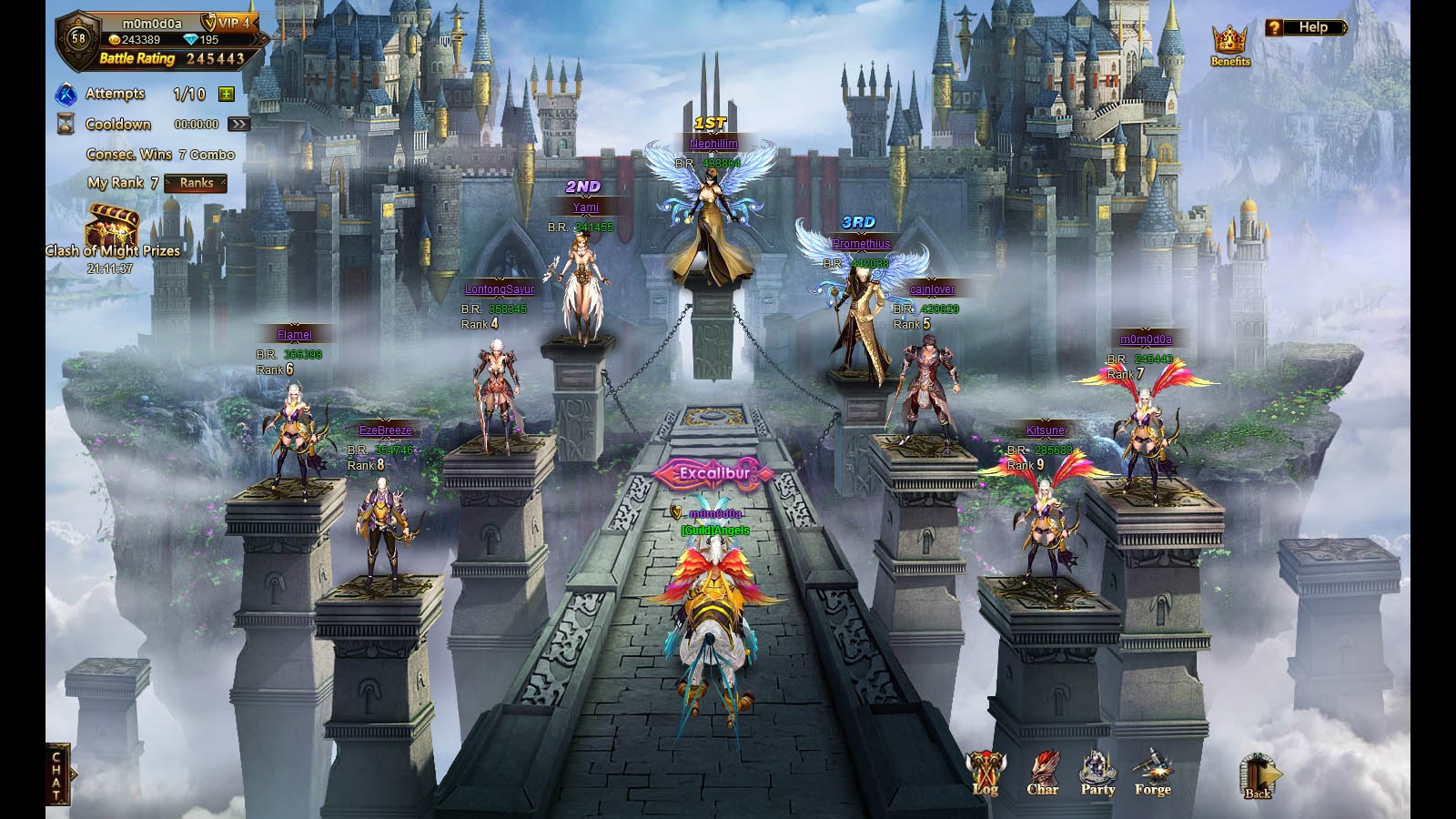The height and width of the screenshot is (819, 1456).
Task: Open the Char screen
Action: [1043, 774]
